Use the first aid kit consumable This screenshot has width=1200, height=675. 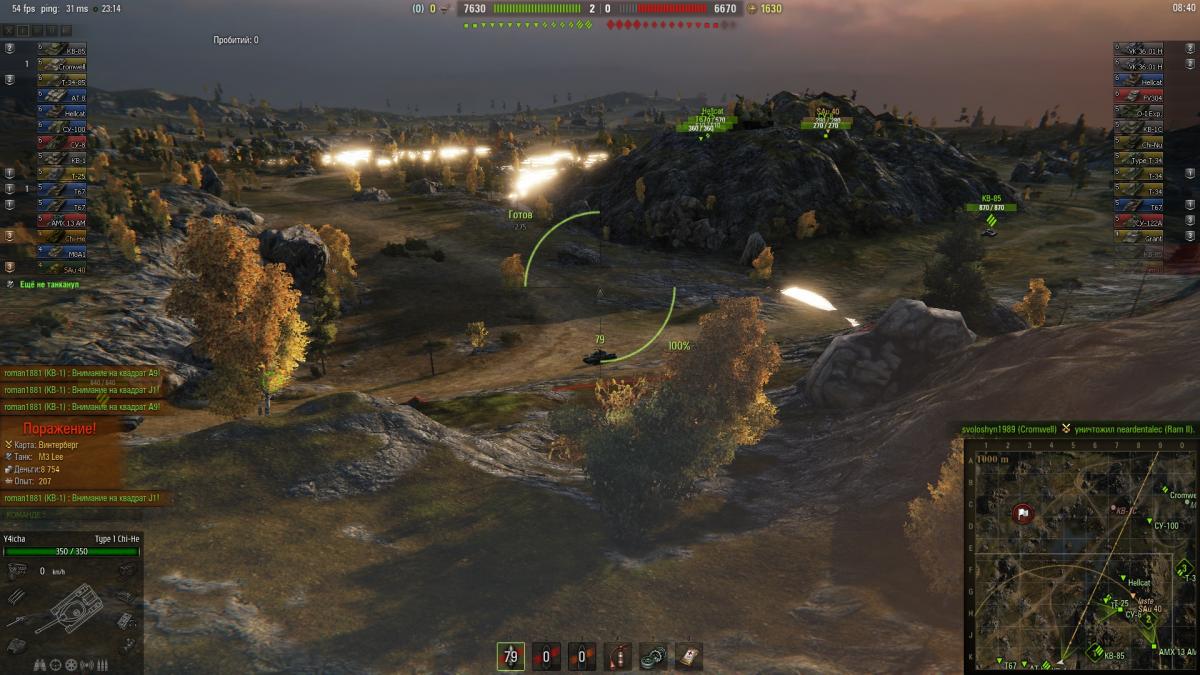(688, 656)
